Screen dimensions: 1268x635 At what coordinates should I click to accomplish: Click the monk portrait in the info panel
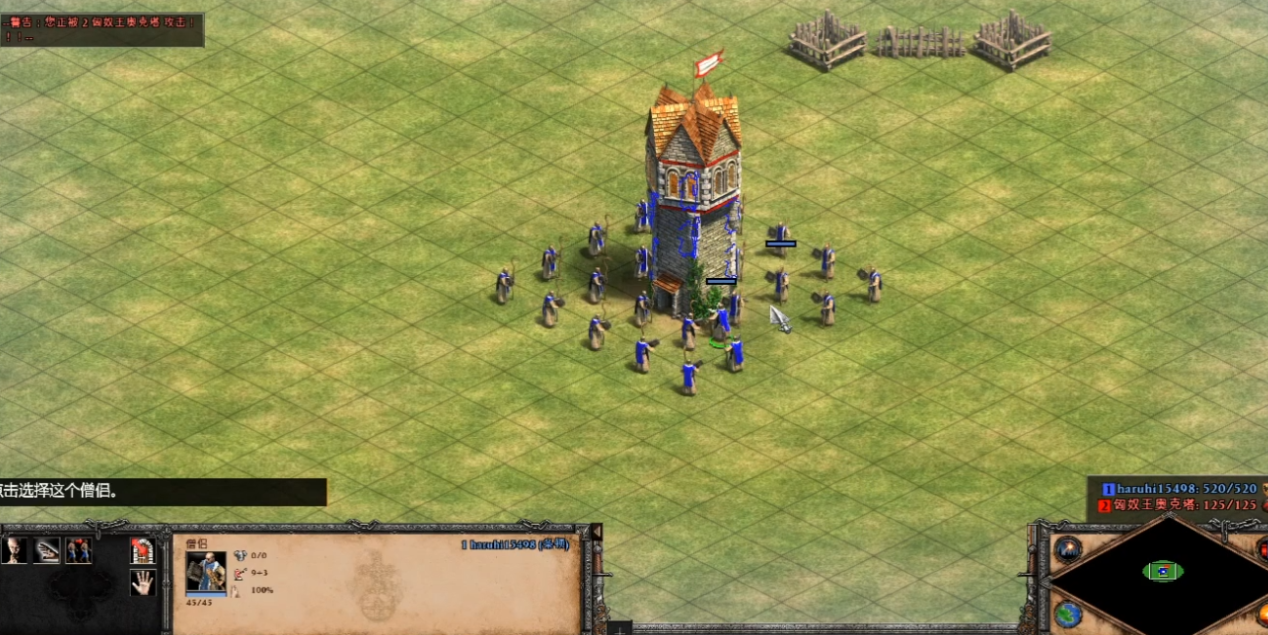(205, 572)
